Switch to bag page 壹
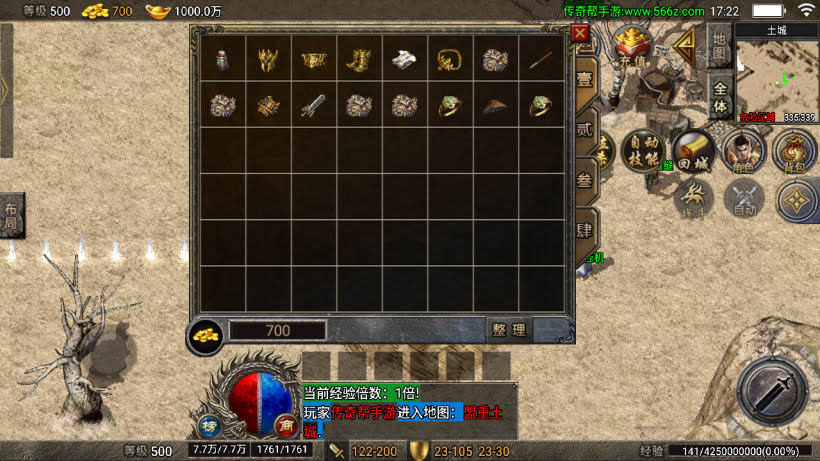This screenshot has height=461, width=820. tap(586, 79)
